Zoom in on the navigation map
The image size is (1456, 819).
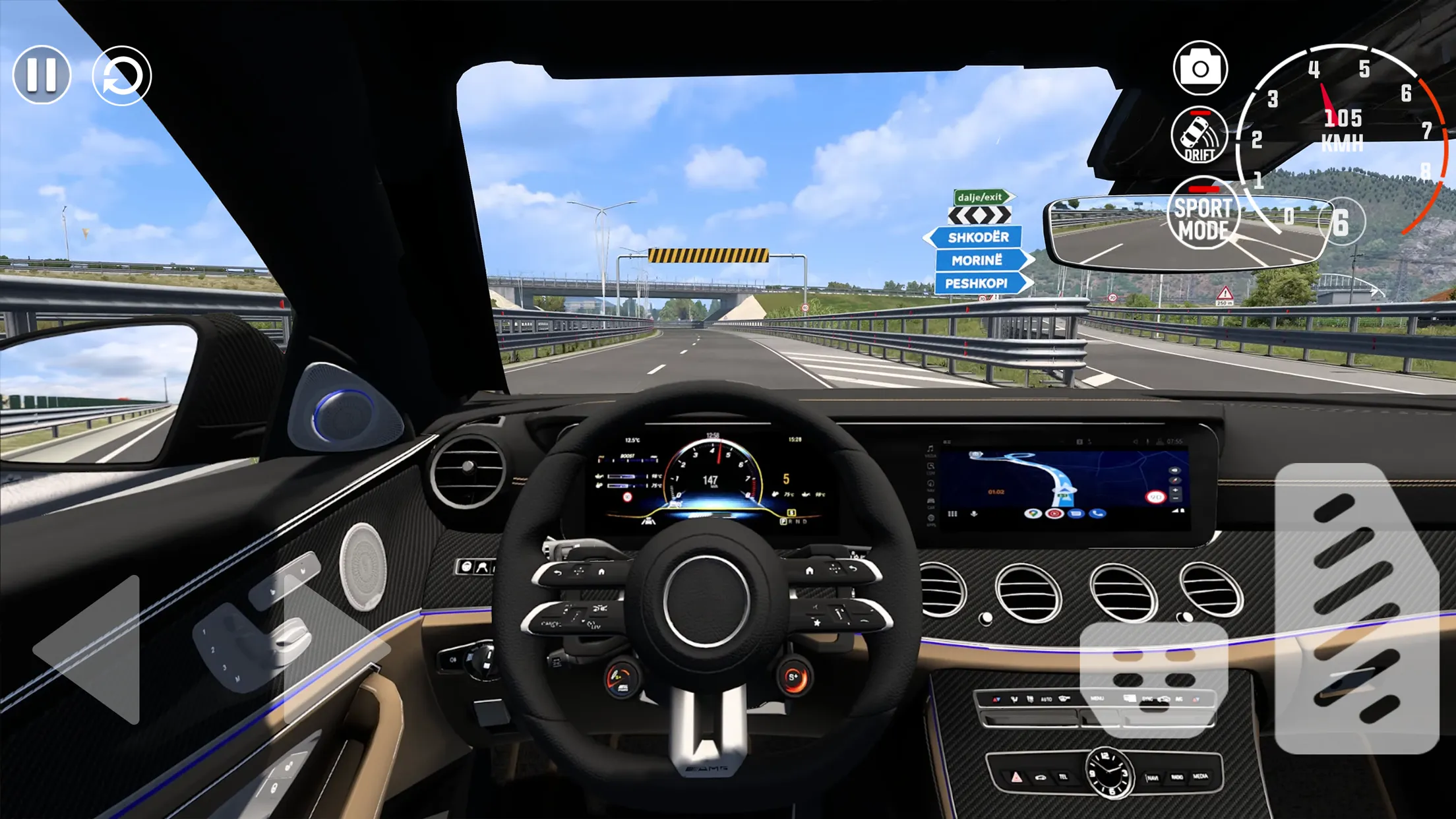[1175, 491]
